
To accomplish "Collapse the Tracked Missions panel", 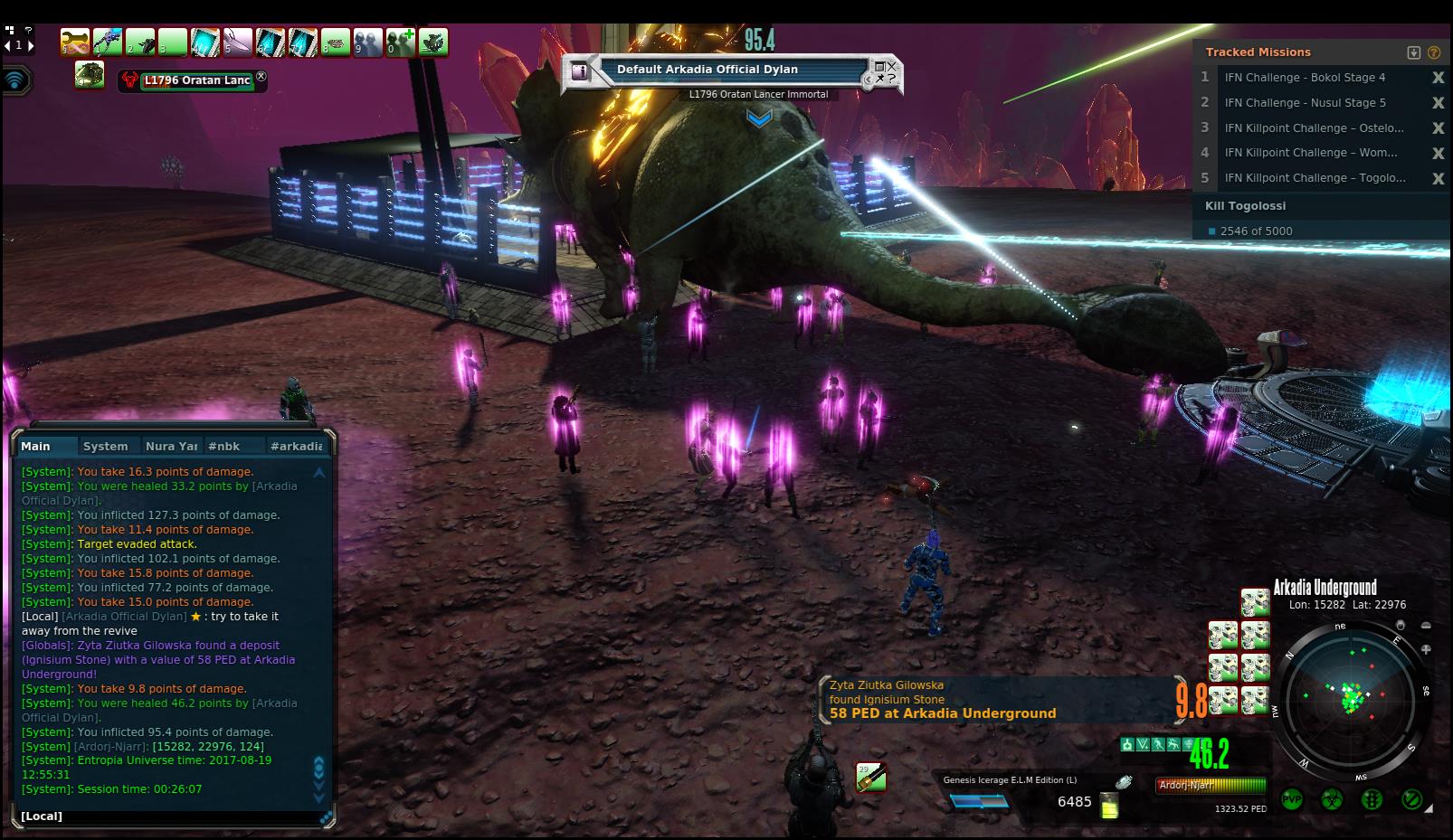I will click(1414, 52).
